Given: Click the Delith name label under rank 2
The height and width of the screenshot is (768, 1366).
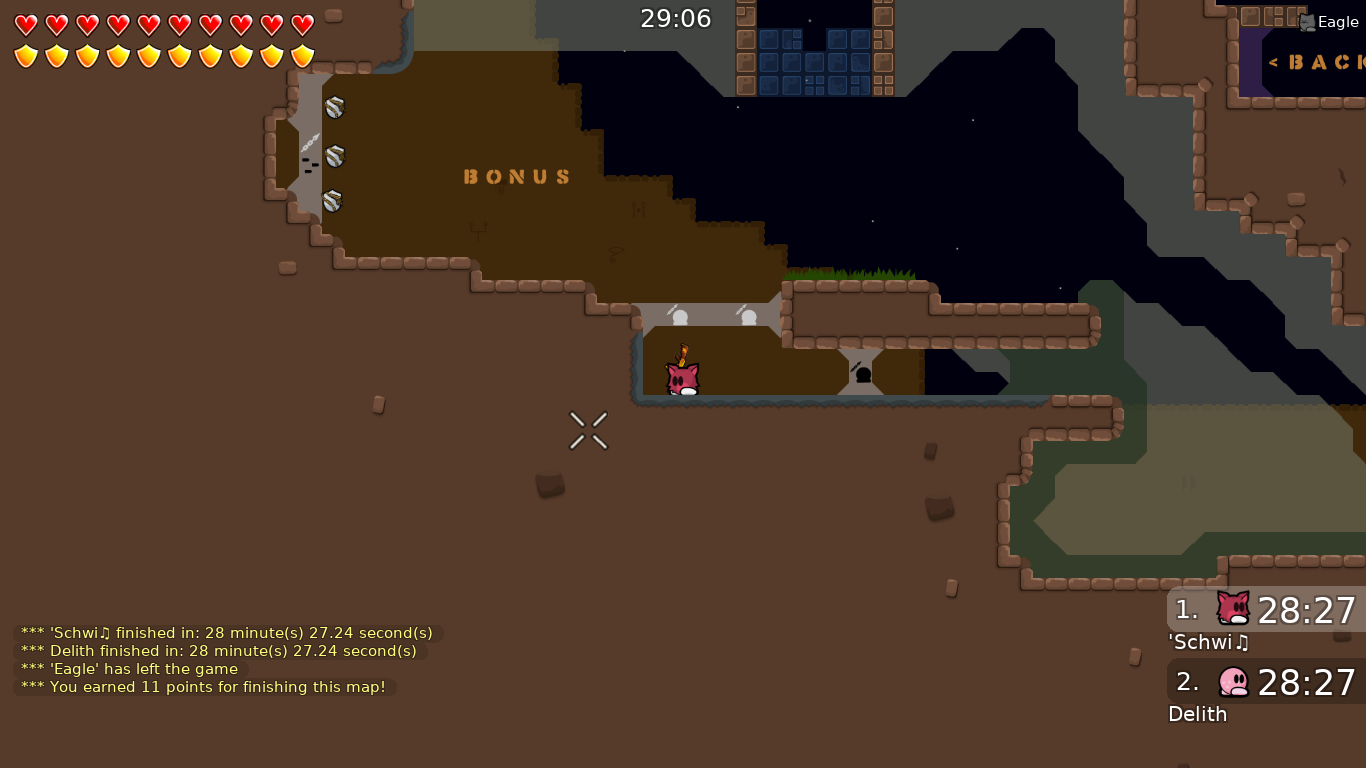Looking at the screenshot, I should coord(1197,714).
